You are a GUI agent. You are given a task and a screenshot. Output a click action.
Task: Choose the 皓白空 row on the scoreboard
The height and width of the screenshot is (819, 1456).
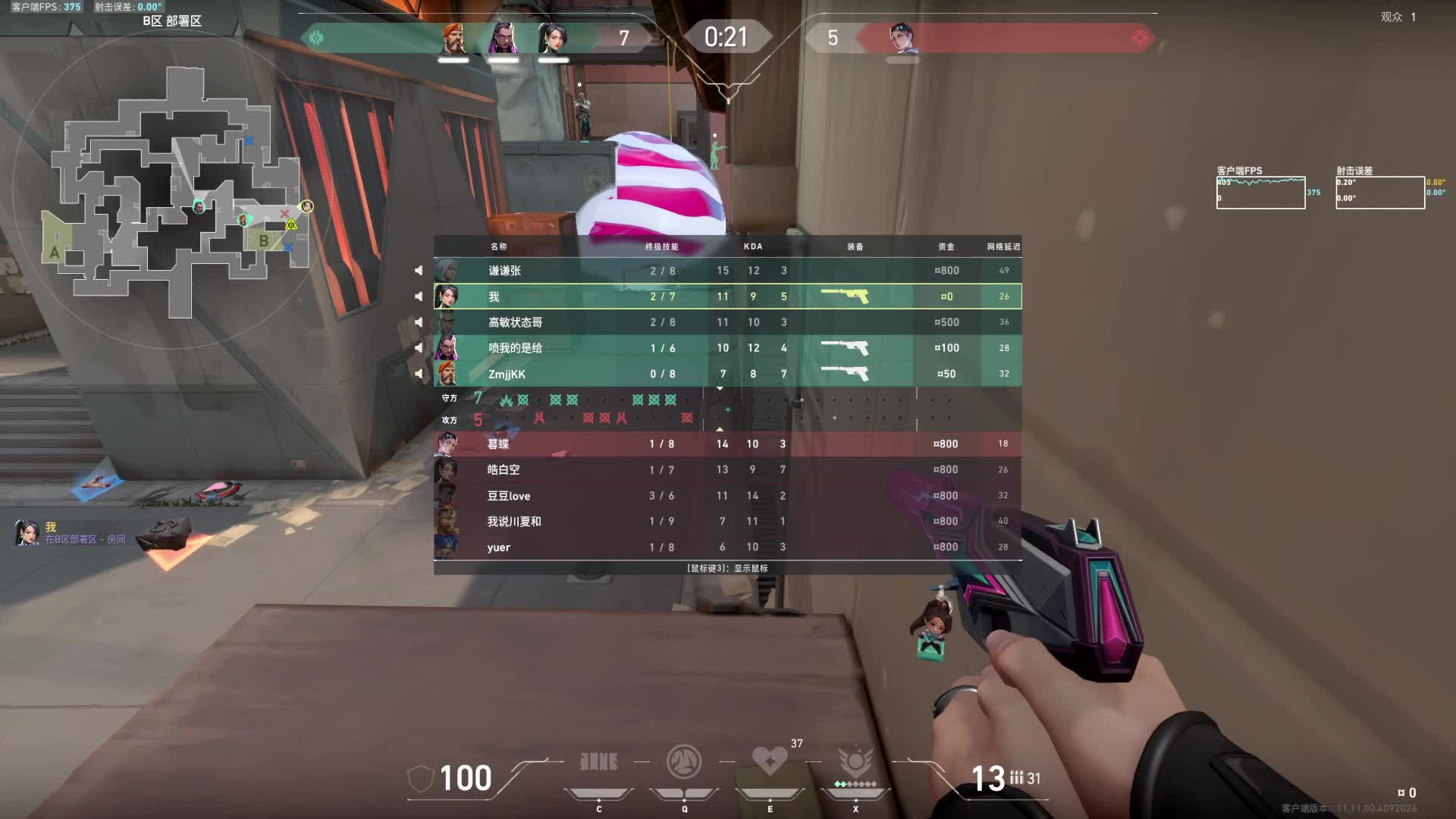(x=727, y=469)
